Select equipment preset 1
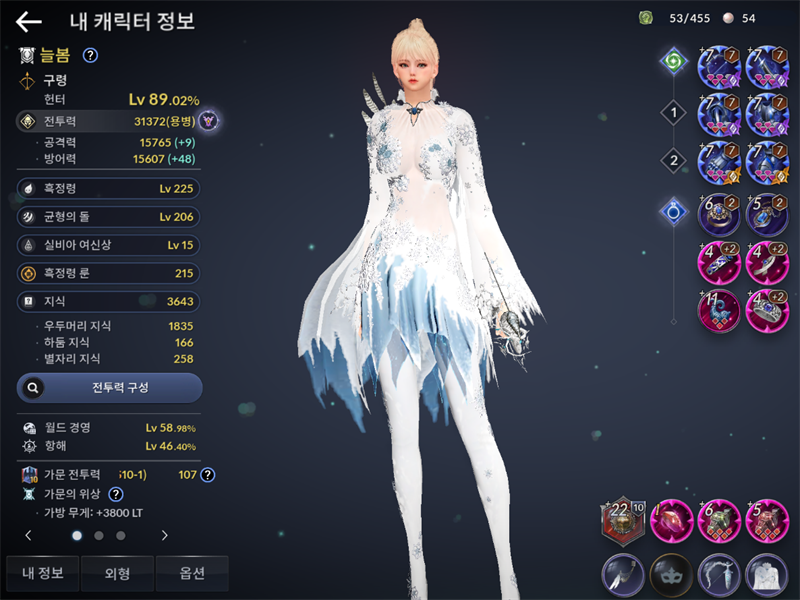Viewport: 800px width, 600px height. click(674, 113)
